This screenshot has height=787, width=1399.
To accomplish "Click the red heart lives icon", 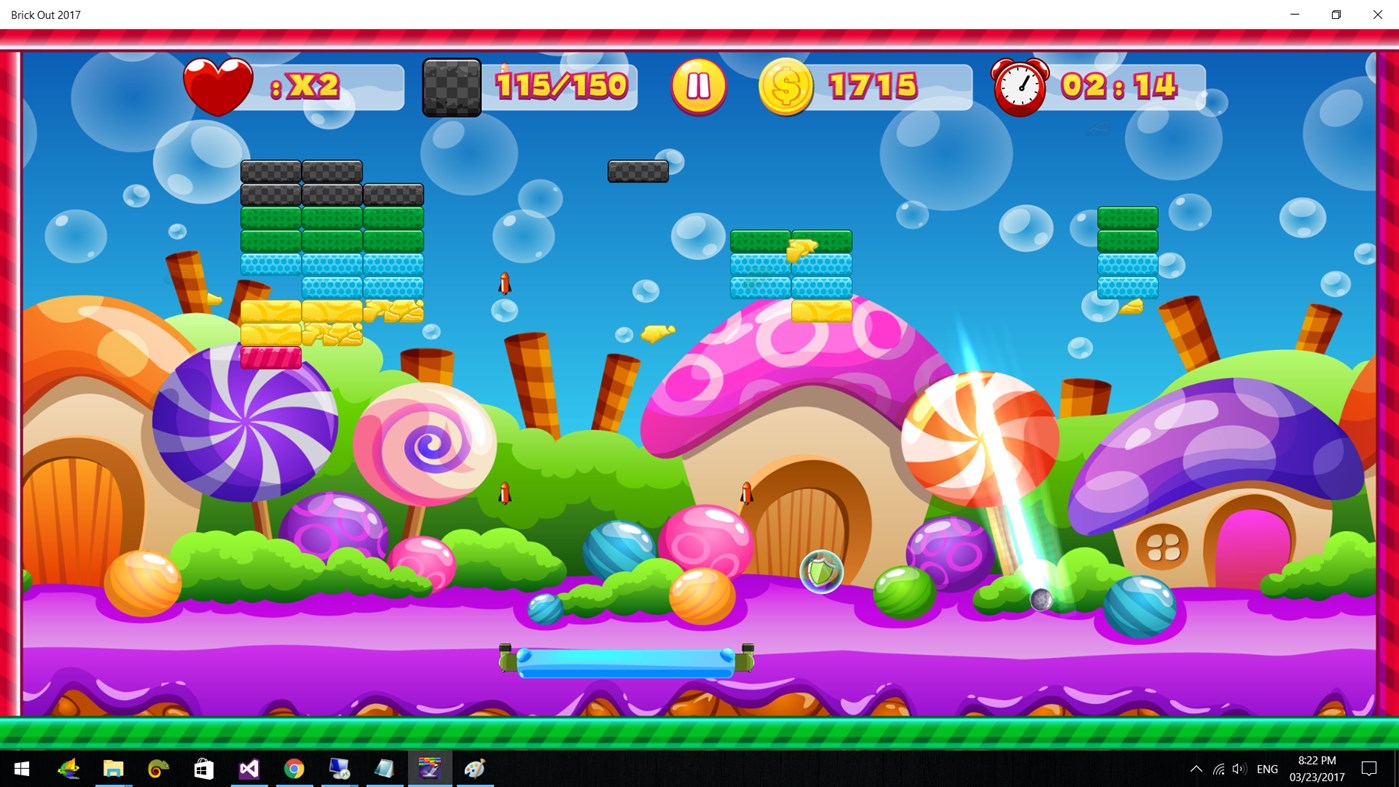I will click(x=217, y=85).
